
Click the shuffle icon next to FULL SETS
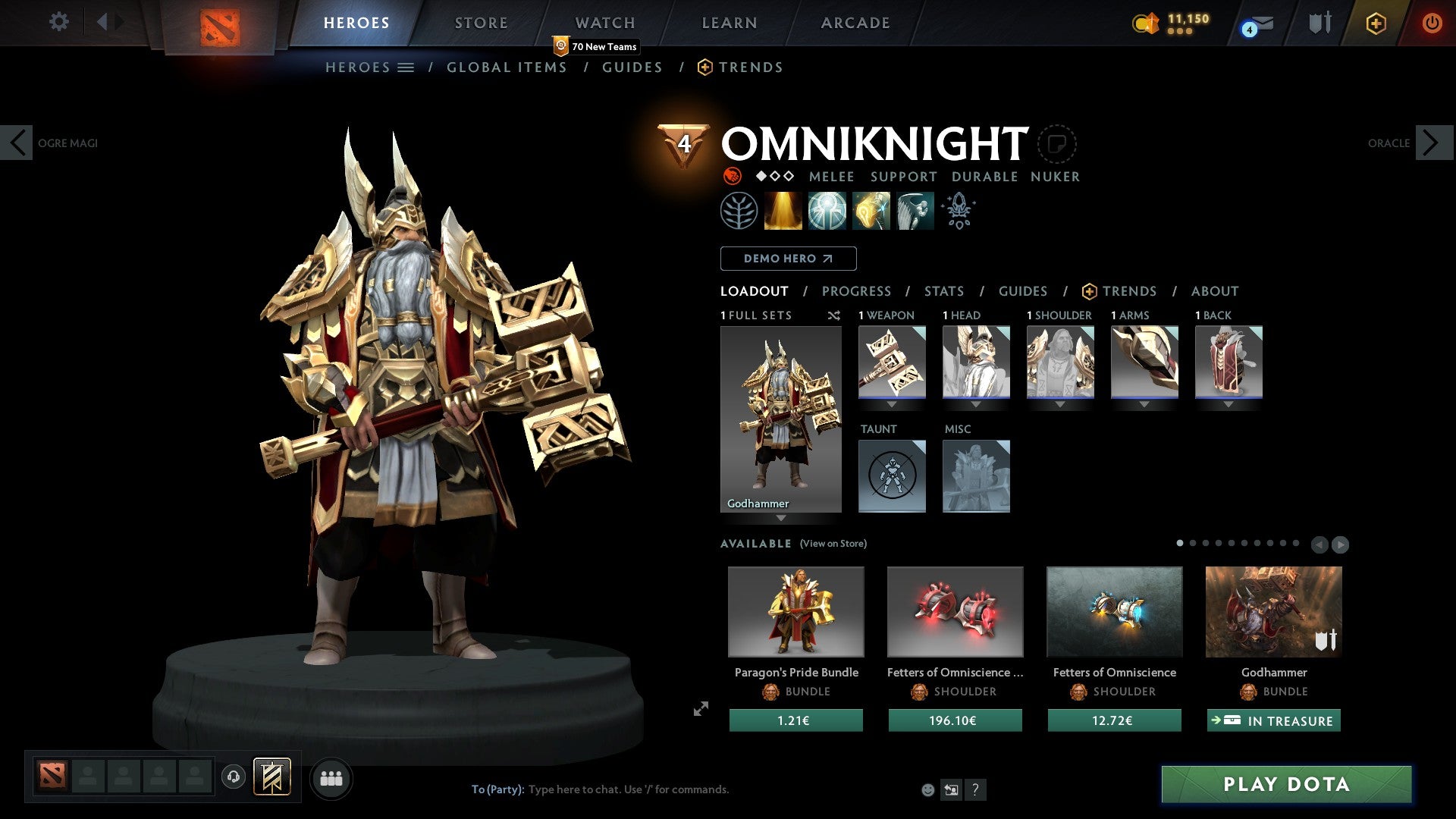click(x=834, y=315)
